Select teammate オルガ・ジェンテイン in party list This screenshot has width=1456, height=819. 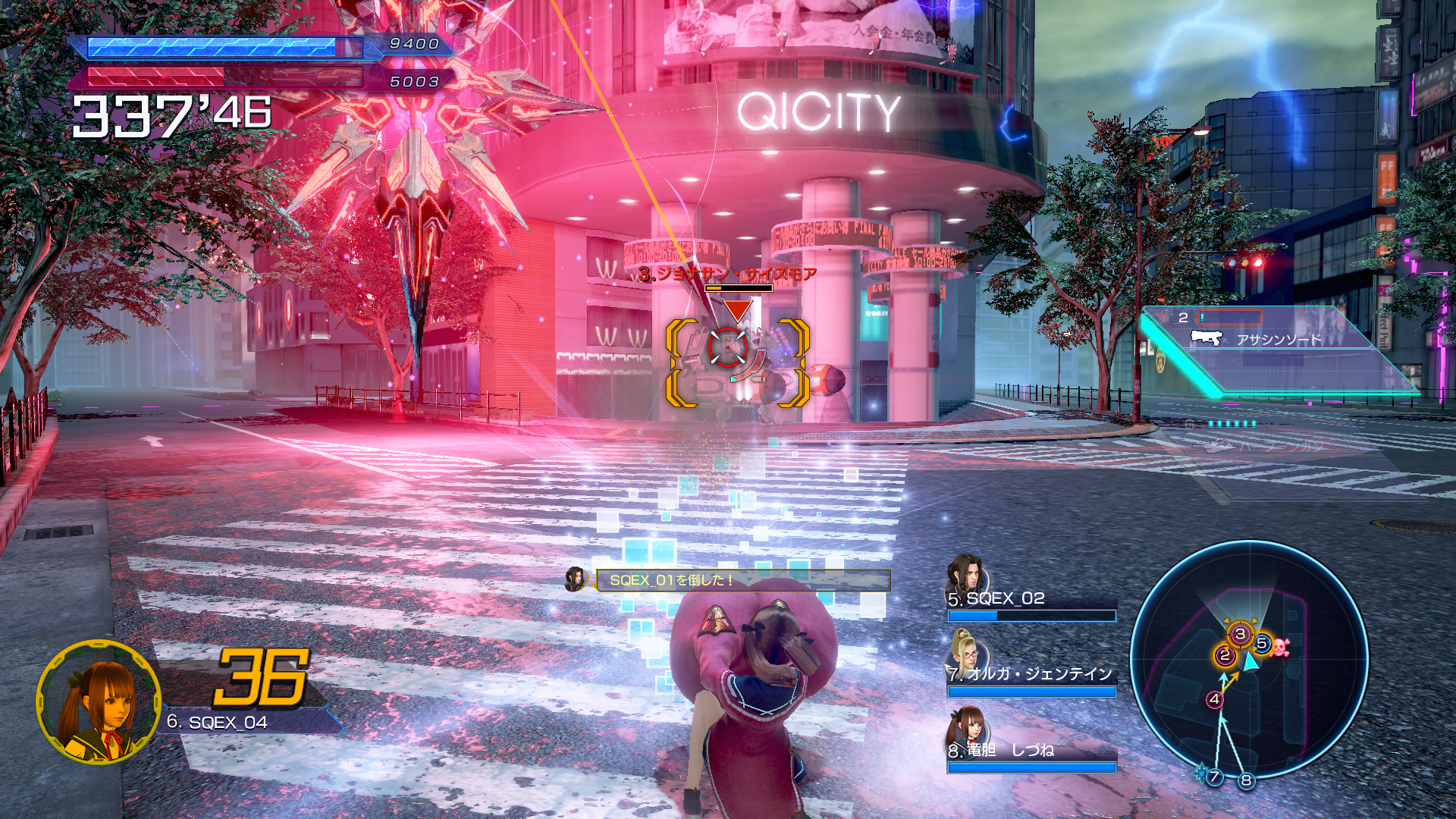click(x=1031, y=673)
